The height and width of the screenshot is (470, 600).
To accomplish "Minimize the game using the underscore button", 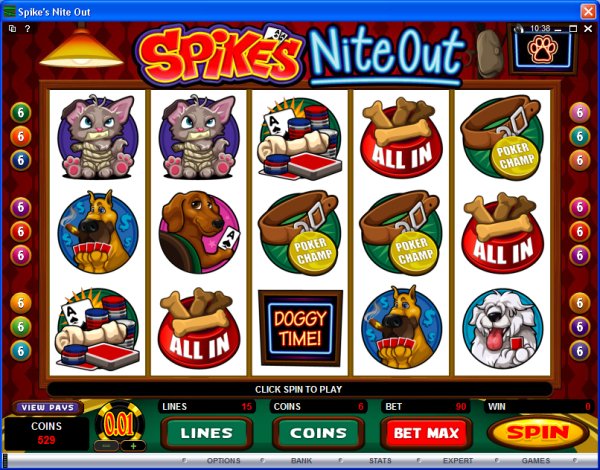I will [556, 29].
